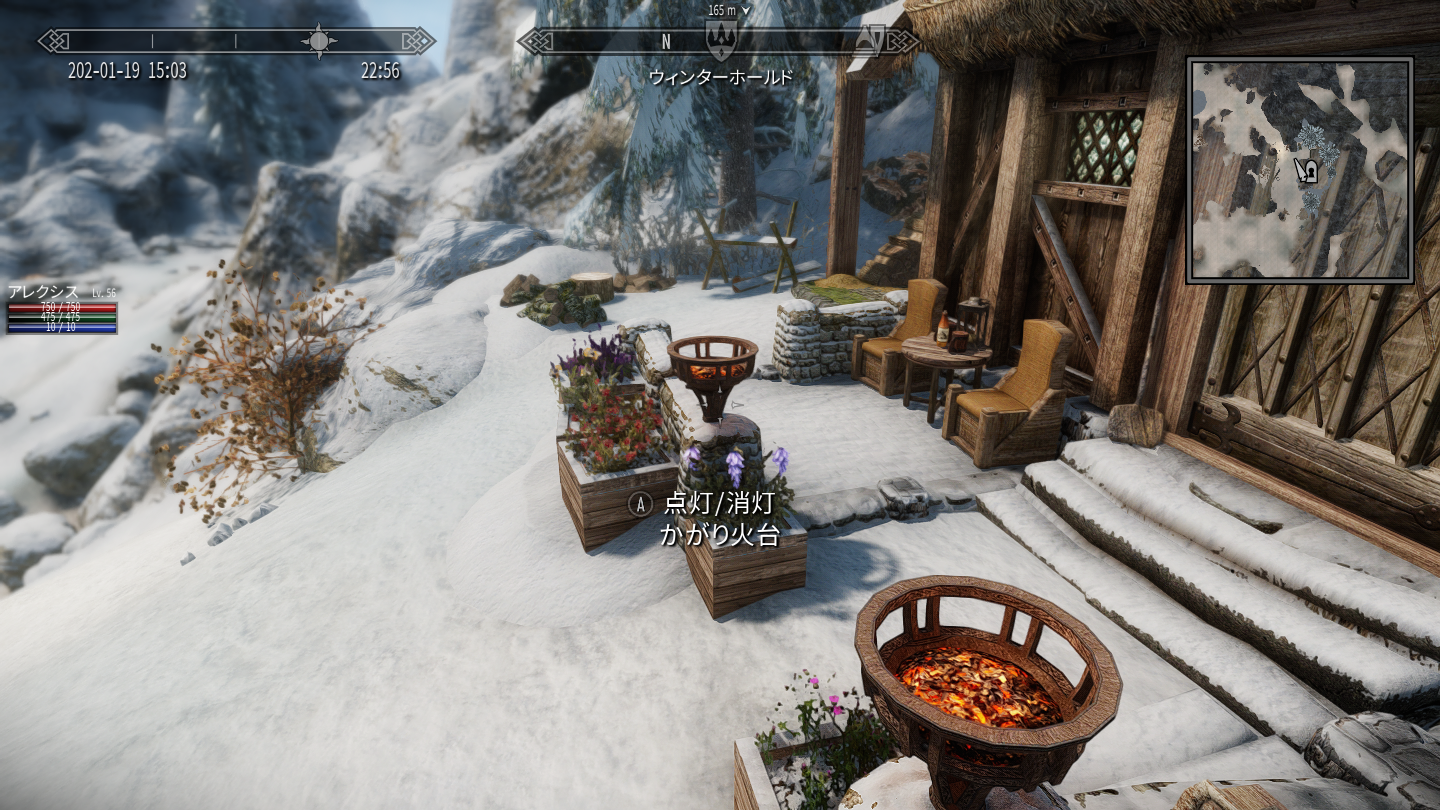Select the Winterhold shield marker on compass

[720, 40]
